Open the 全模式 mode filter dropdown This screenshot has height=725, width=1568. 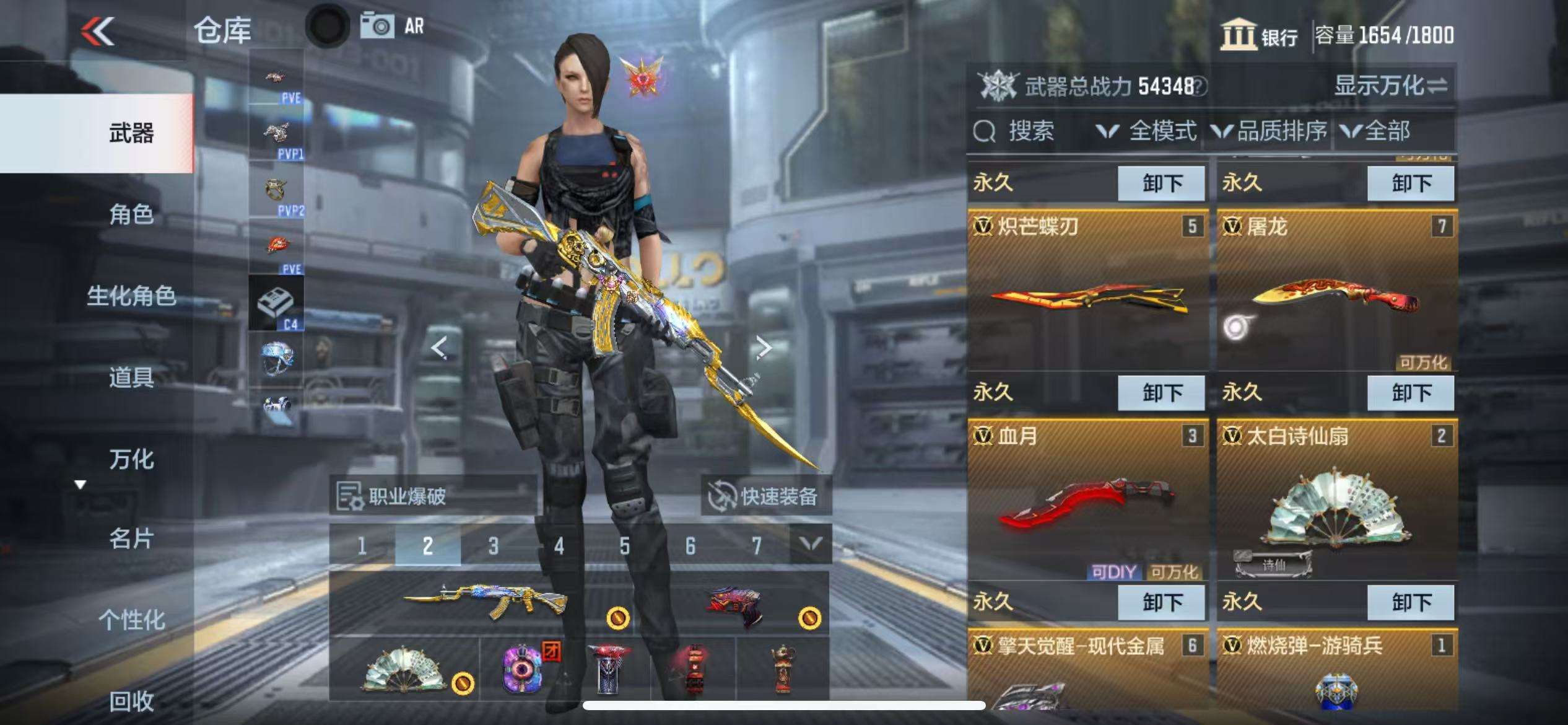tap(1146, 131)
